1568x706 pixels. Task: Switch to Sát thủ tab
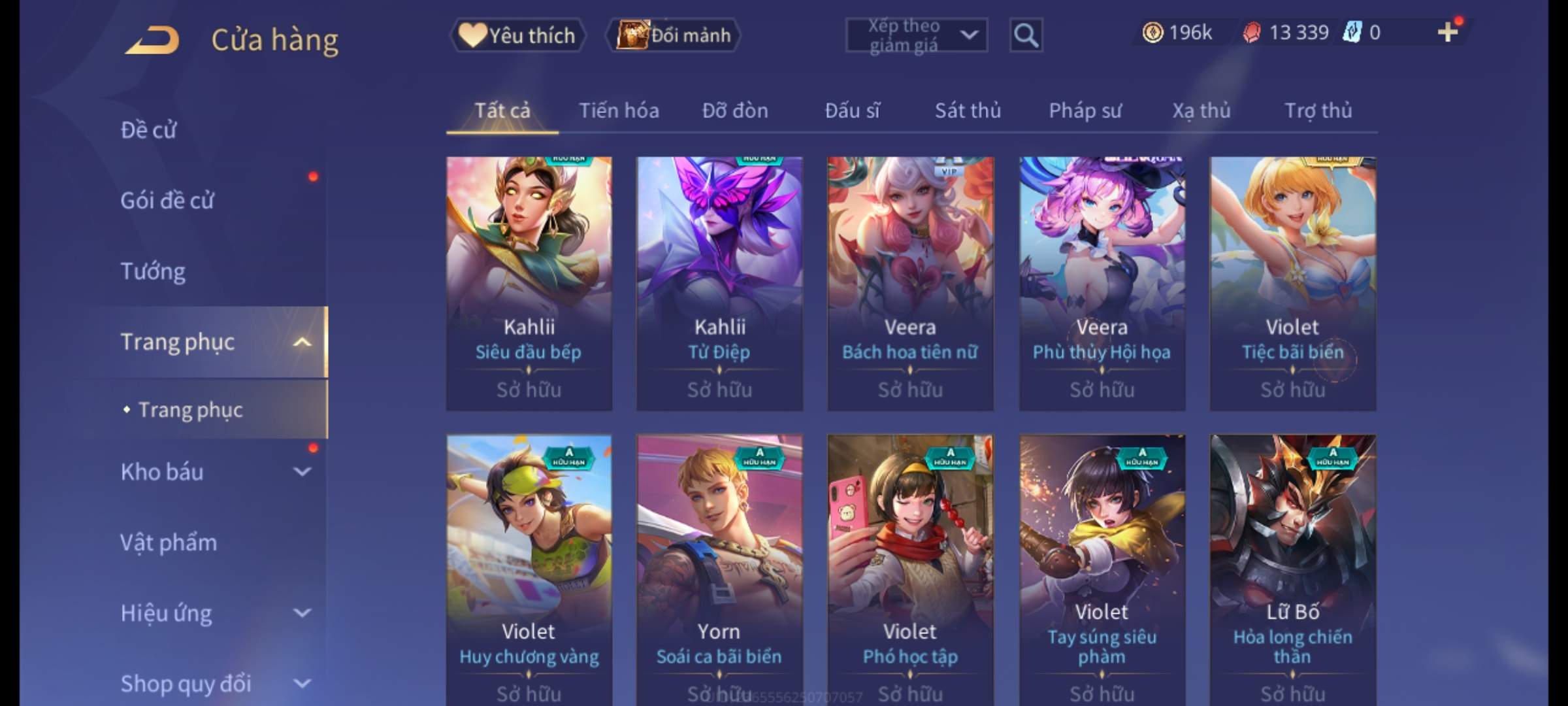[x=968, y=110]
